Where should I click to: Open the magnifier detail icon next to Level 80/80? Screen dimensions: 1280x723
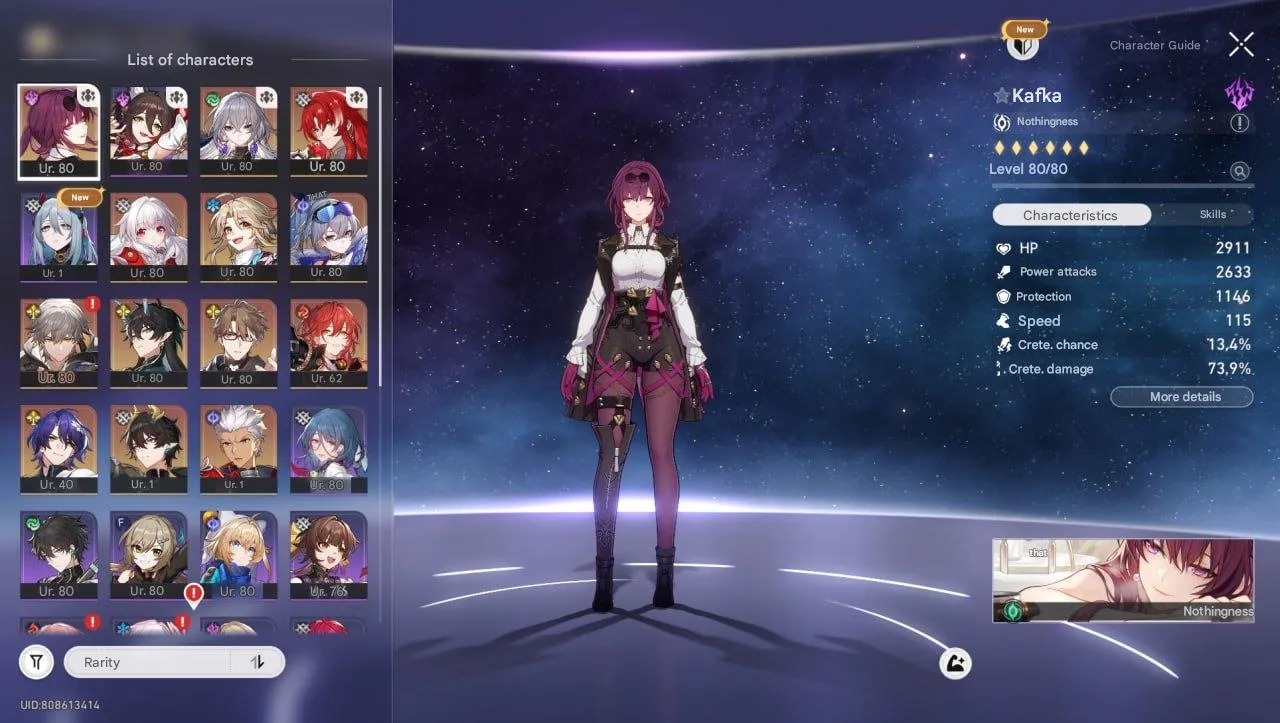pyautogui.click(x=1240, y=171)
